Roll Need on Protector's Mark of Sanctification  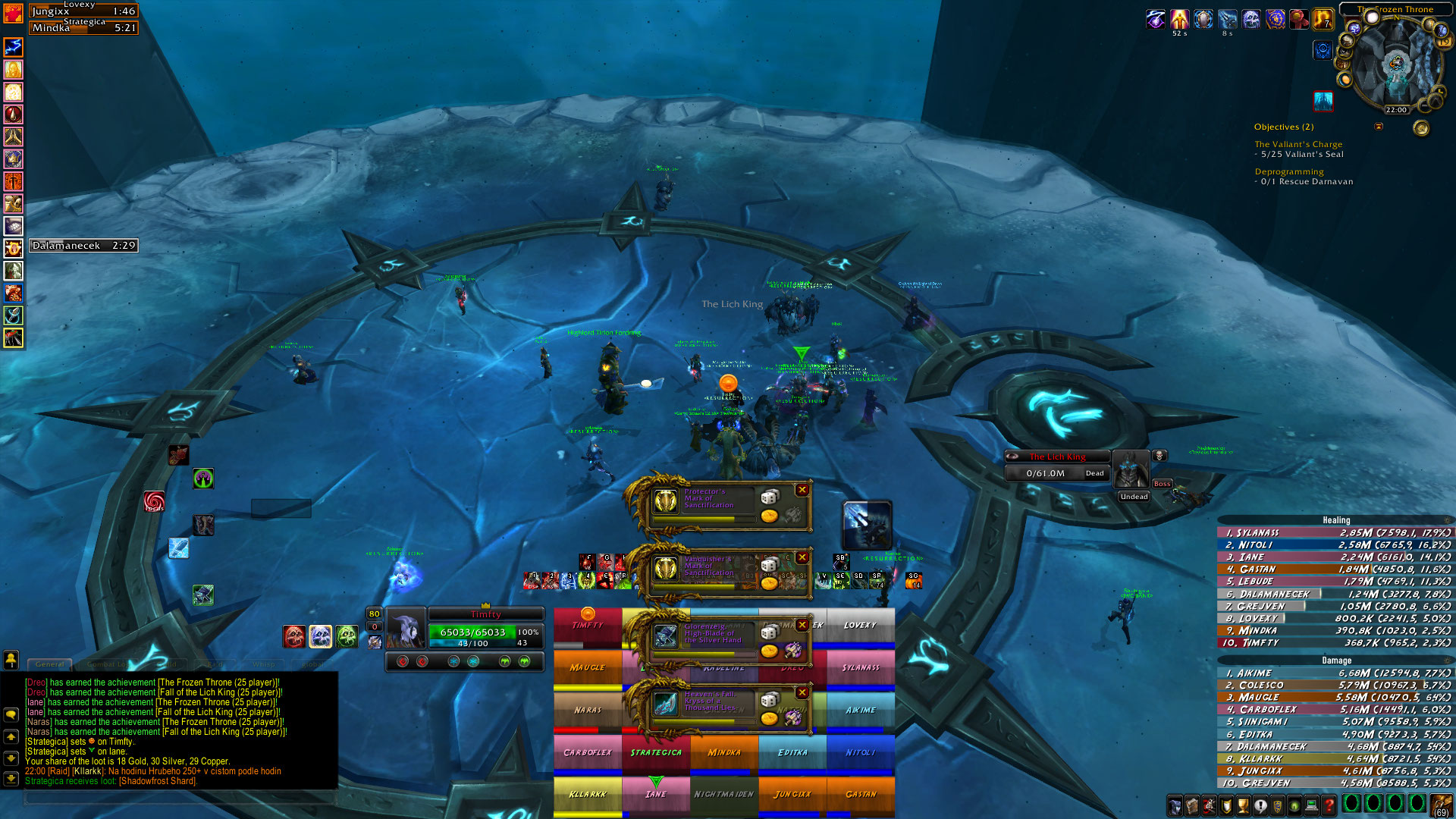click(770, 497)
